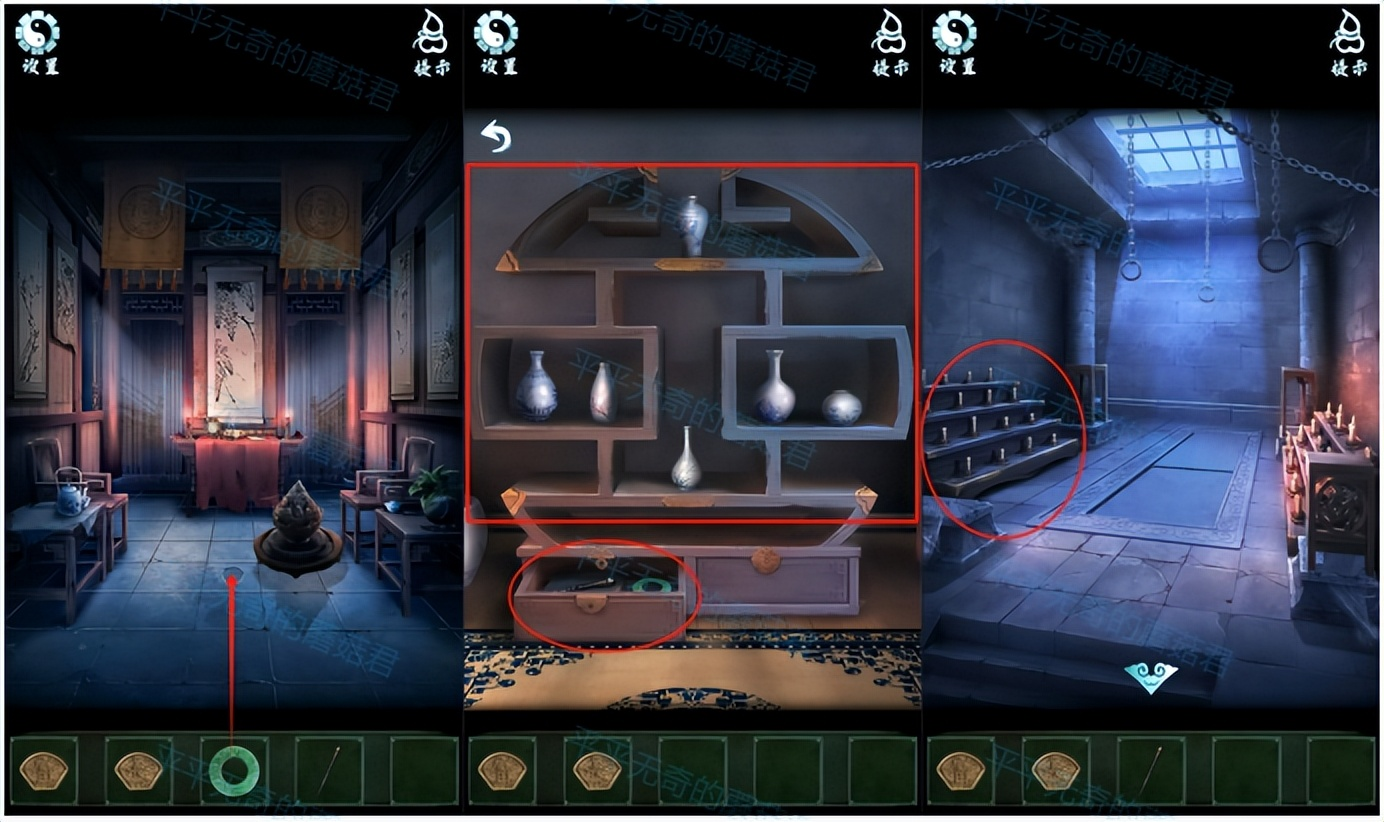Select the jade ring inventory slot
The height and width of the screenshot is (822, 1384).
point(234,770)
